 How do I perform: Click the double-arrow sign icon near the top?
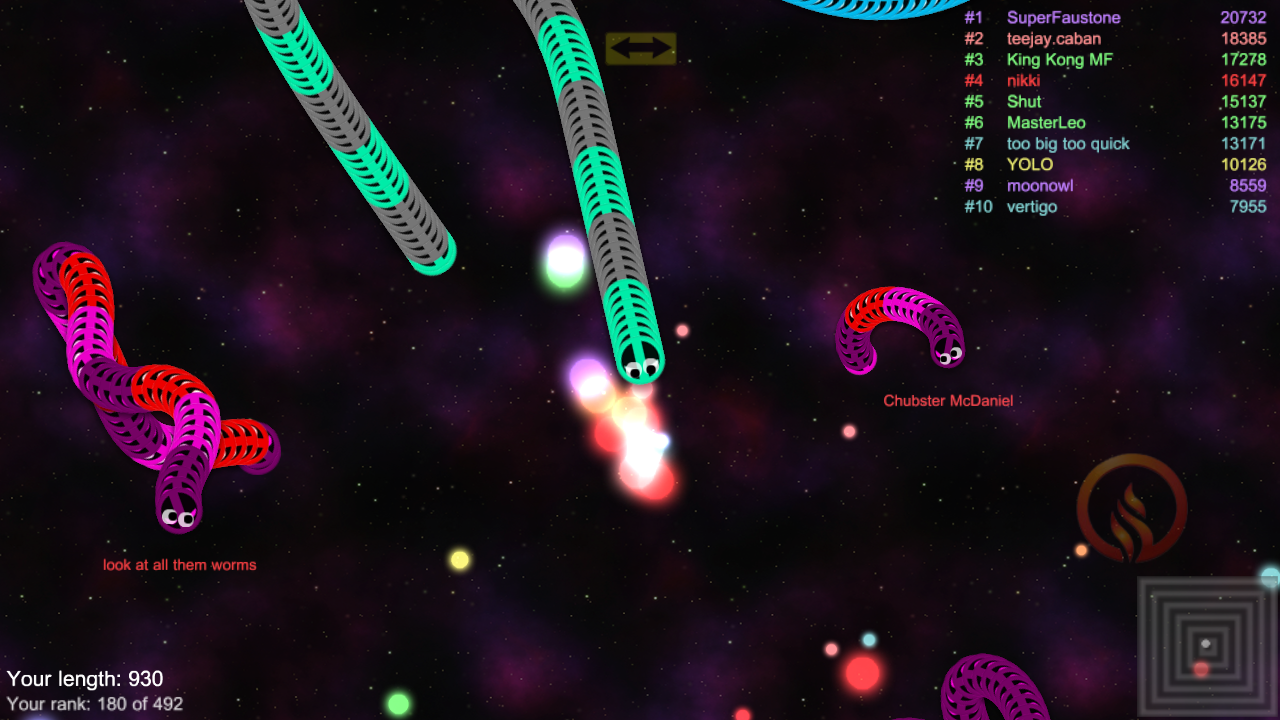640,47
